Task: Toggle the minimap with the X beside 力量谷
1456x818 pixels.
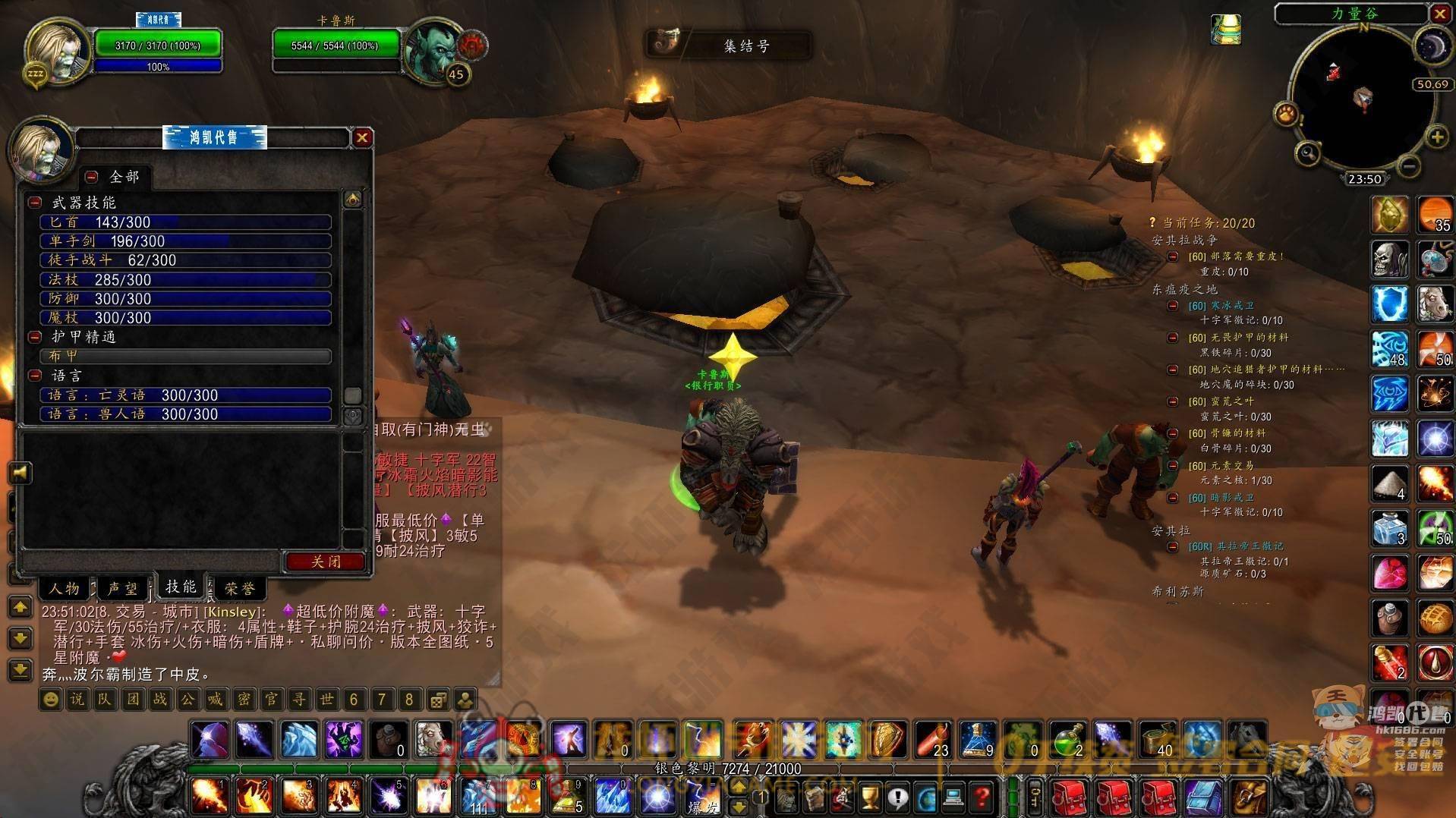Action: tap(1439, 14)
